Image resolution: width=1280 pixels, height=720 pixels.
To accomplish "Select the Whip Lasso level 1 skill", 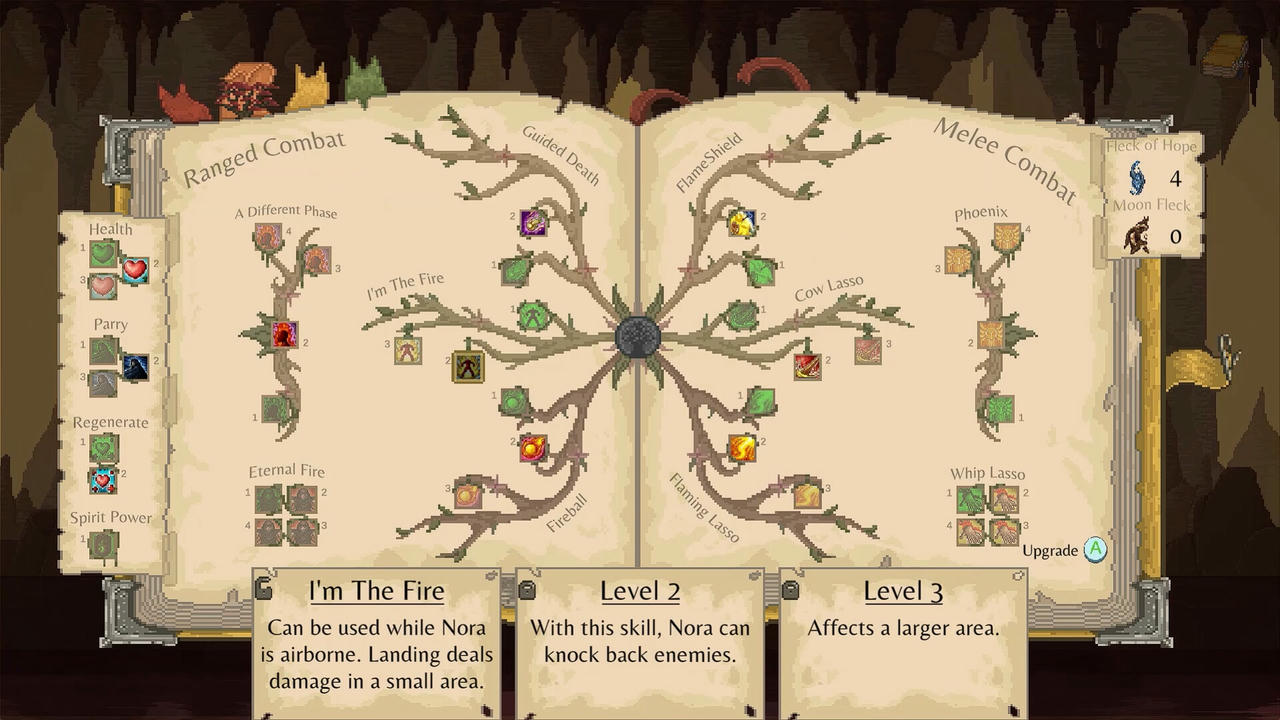I will pos(970,499).
